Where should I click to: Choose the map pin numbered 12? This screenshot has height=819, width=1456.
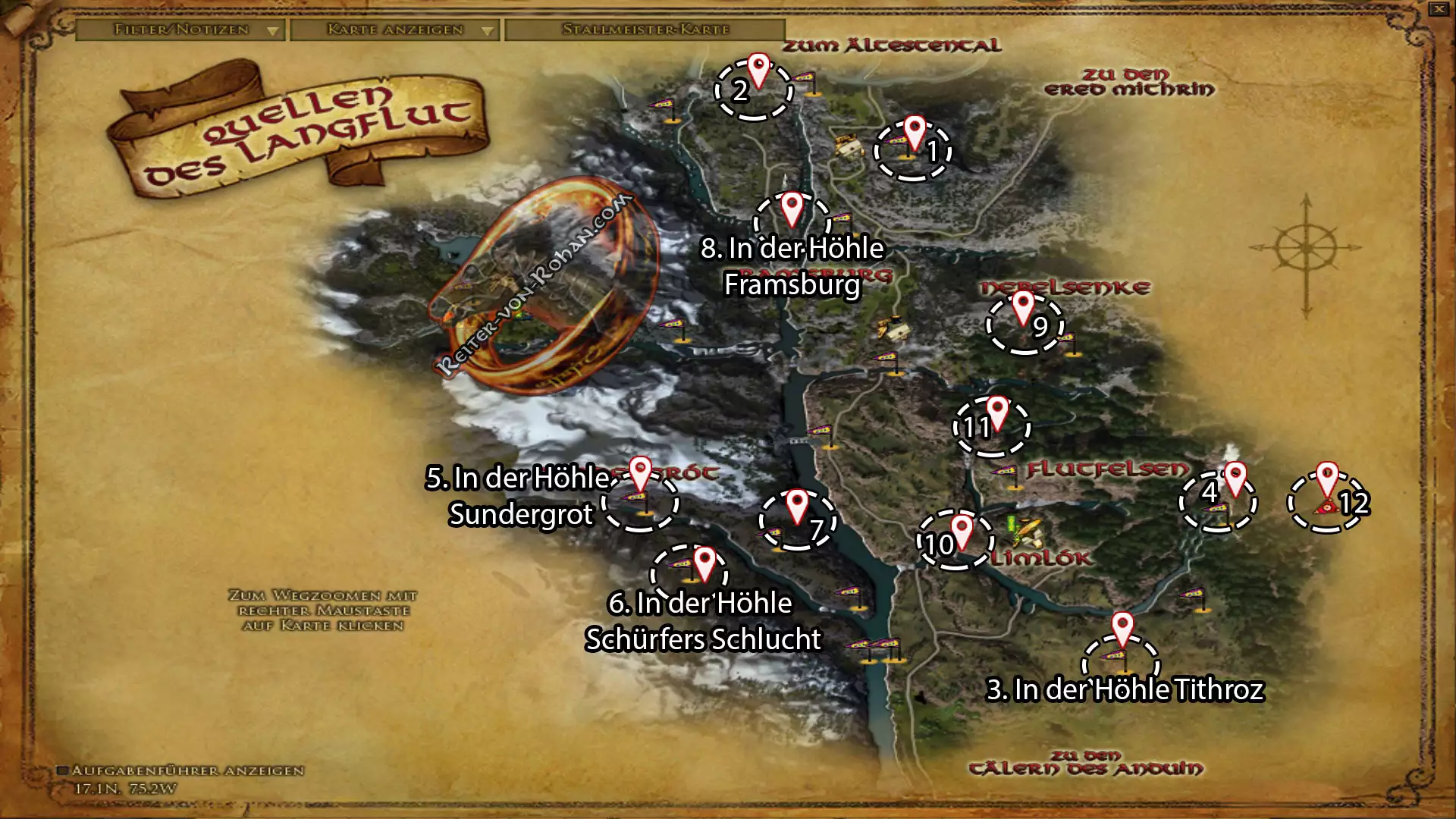point(1327,476)
